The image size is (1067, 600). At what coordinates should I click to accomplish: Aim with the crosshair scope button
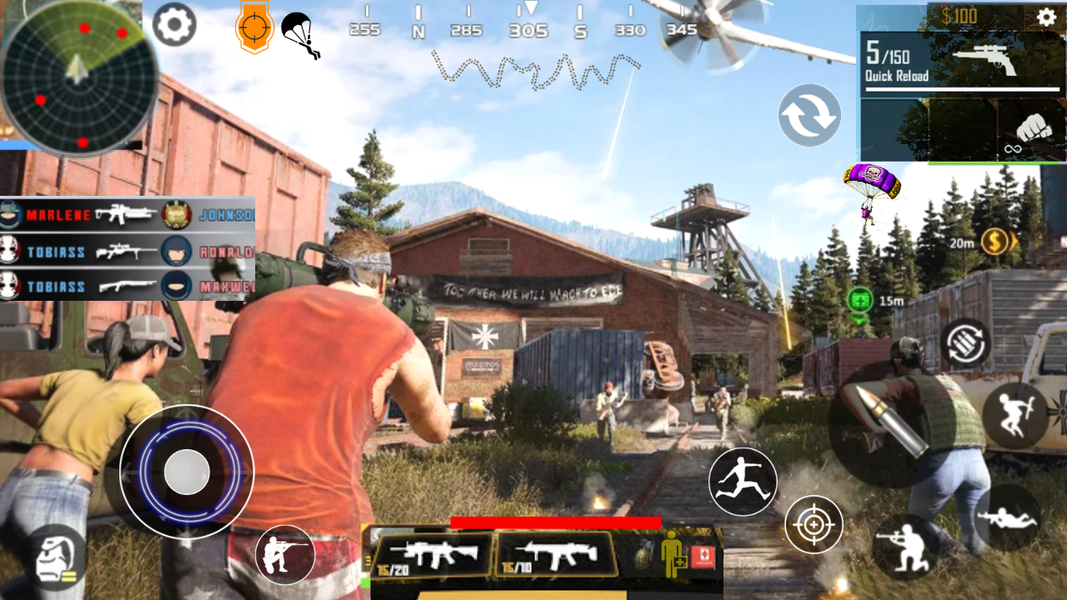[x=813, y=524]
